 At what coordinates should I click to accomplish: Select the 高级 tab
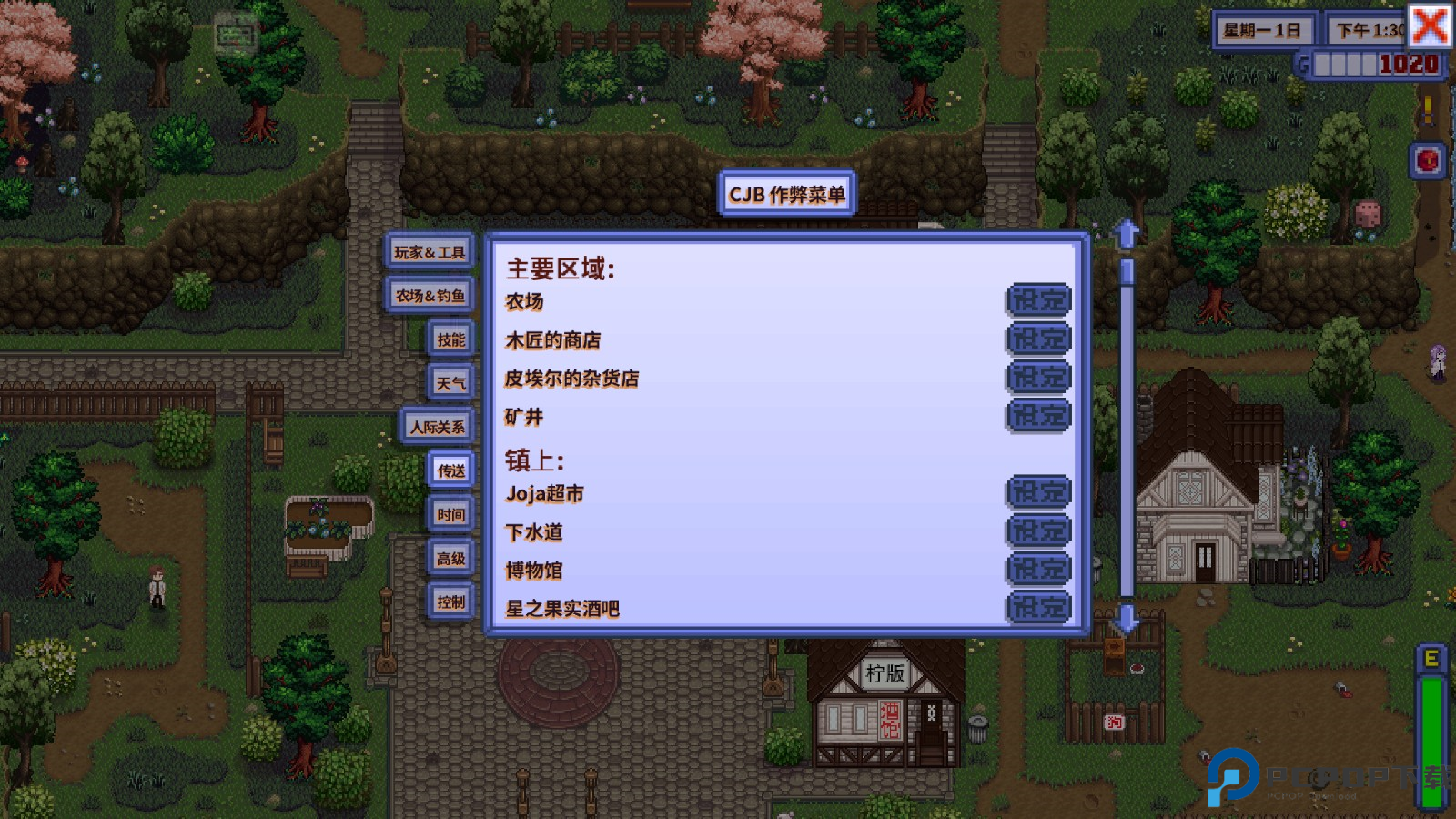click(452, 559)
